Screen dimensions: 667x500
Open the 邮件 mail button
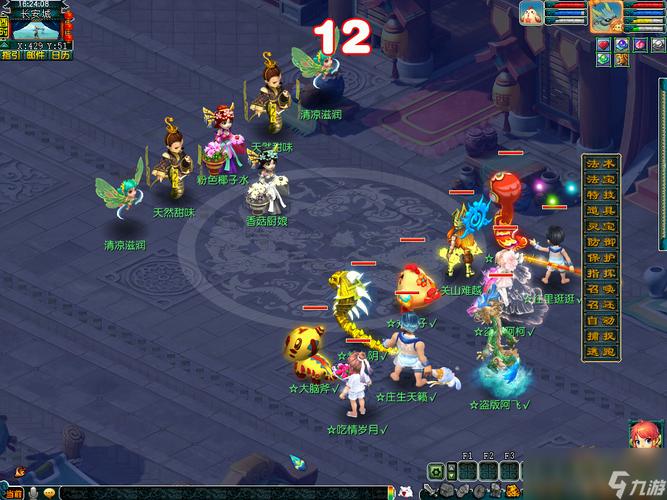pos(35,55)
